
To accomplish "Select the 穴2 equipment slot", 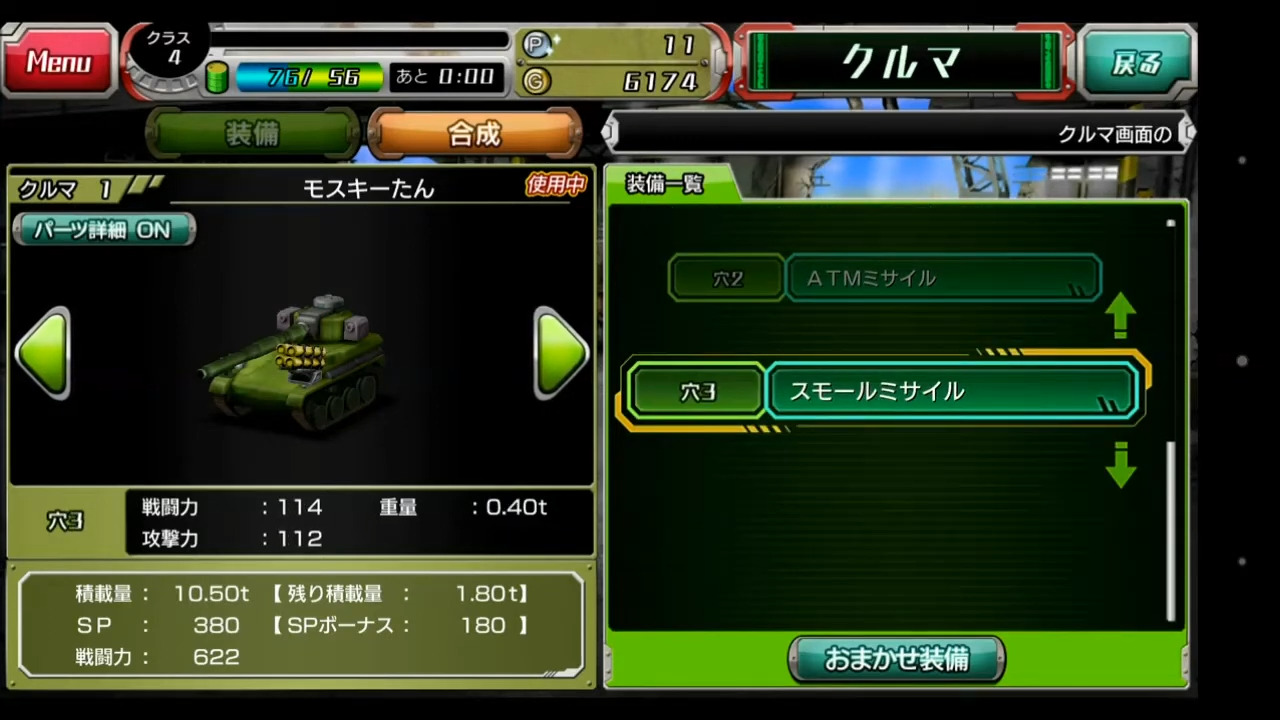I will [726, 279].
